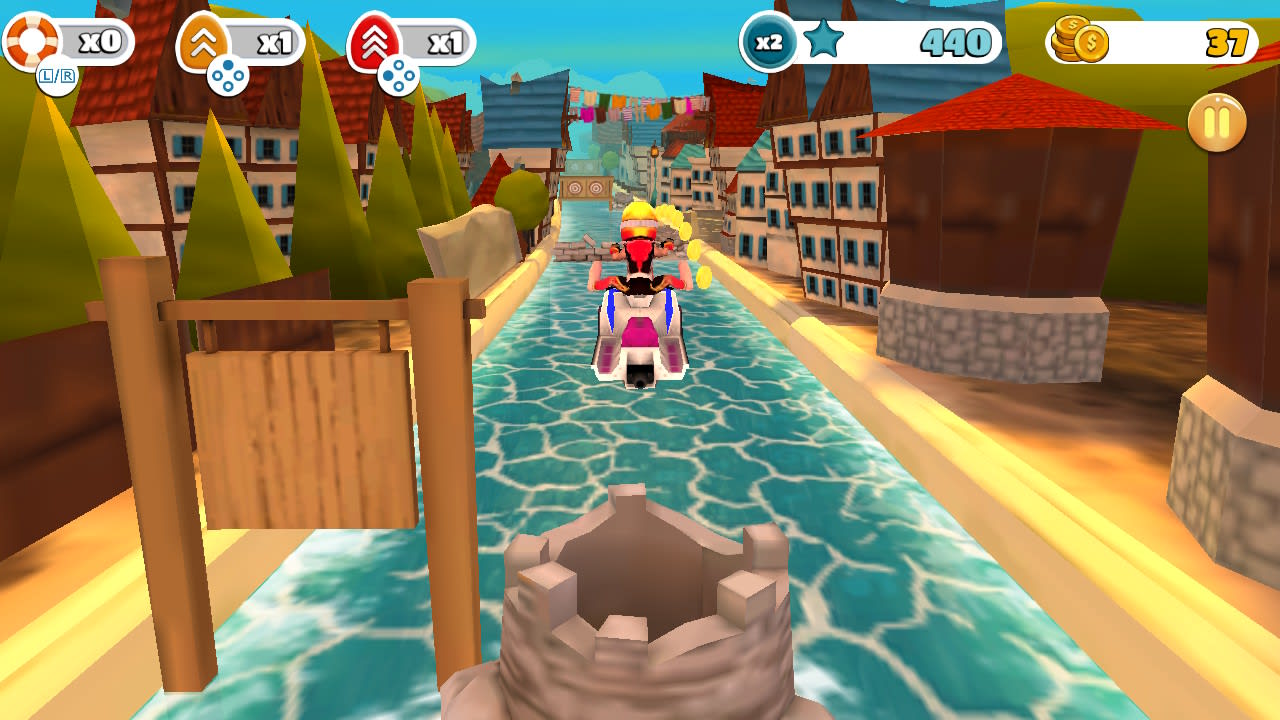The width and height of the screenshot is (1280, 720).
Task: Click the life preserver power-up icon
Action: pos(30,38)
